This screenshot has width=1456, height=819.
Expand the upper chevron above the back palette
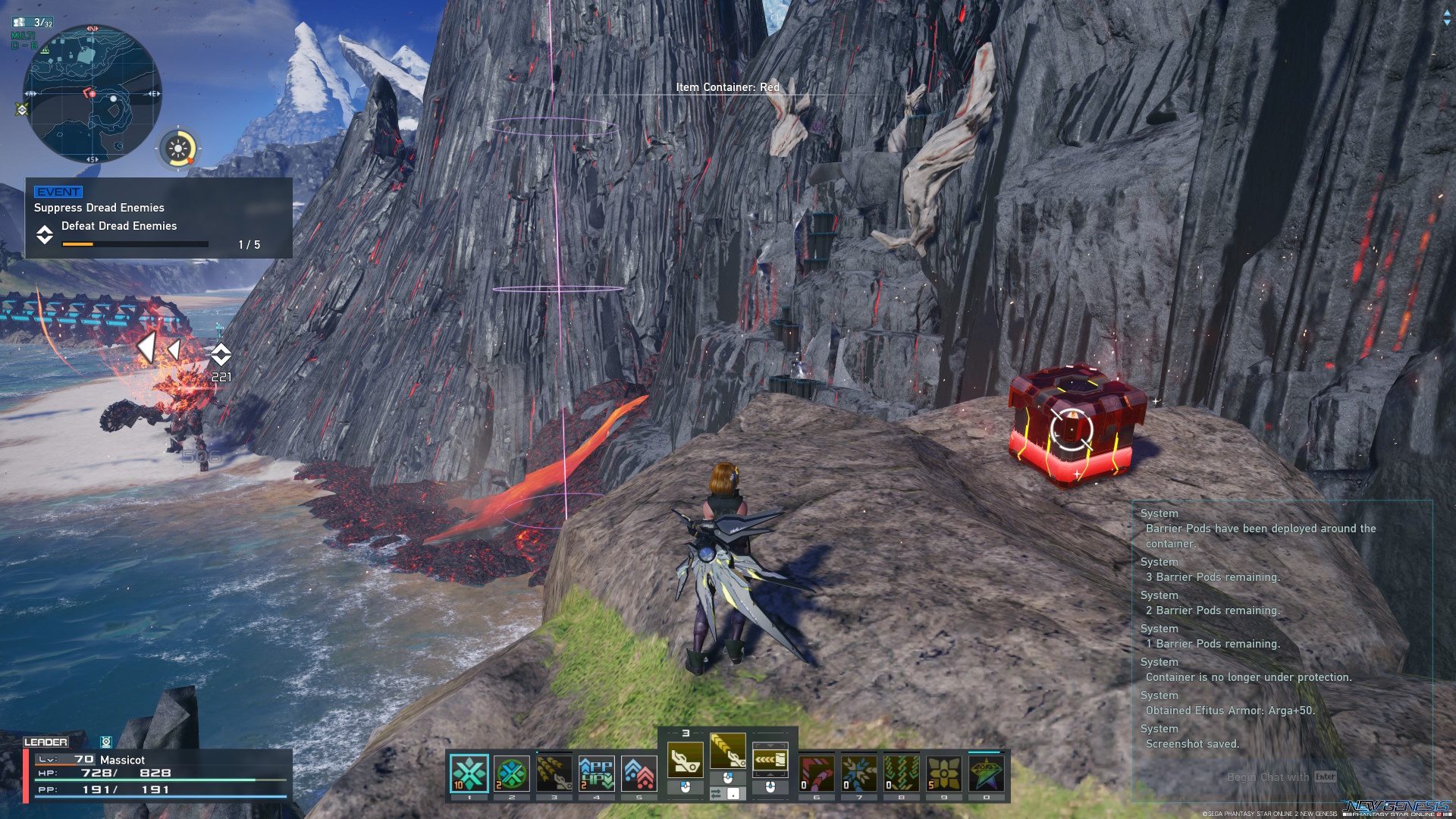771,746
